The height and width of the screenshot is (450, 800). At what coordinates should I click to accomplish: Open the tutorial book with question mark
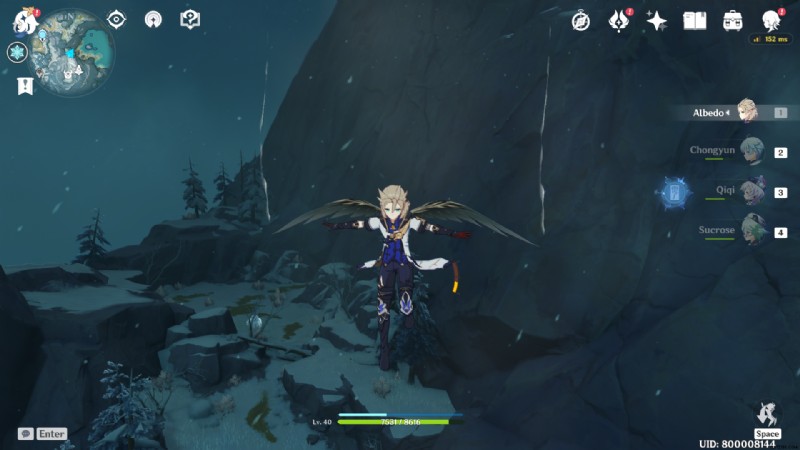coord(190,19)
